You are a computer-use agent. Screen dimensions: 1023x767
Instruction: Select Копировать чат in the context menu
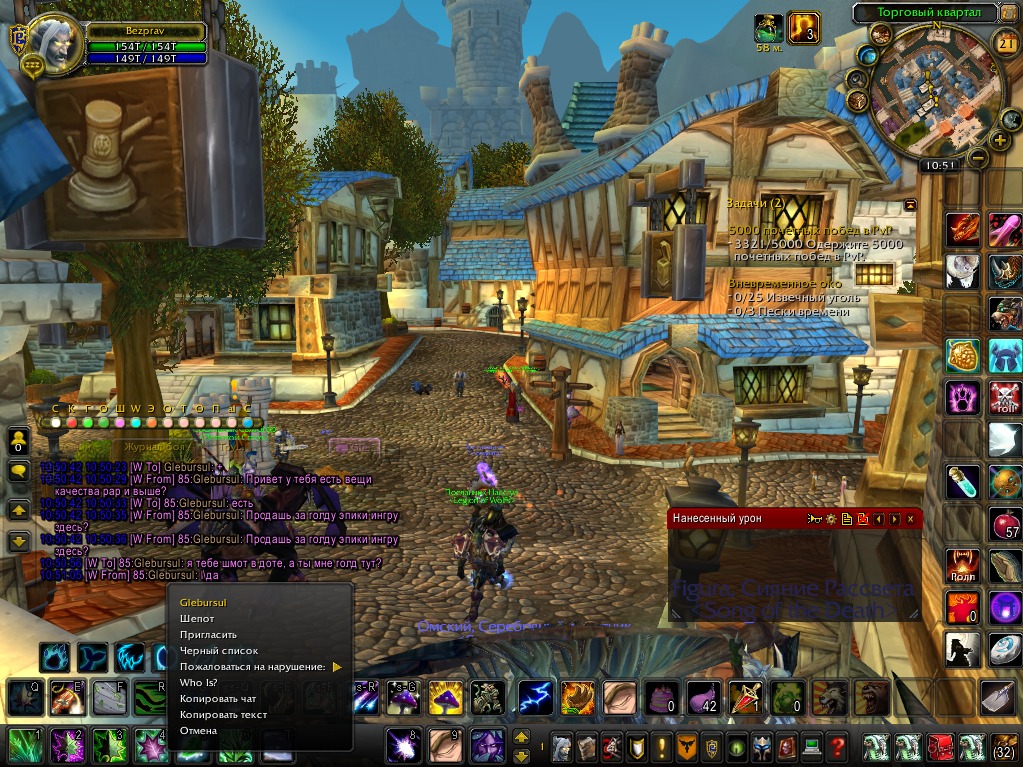[218, 699]
